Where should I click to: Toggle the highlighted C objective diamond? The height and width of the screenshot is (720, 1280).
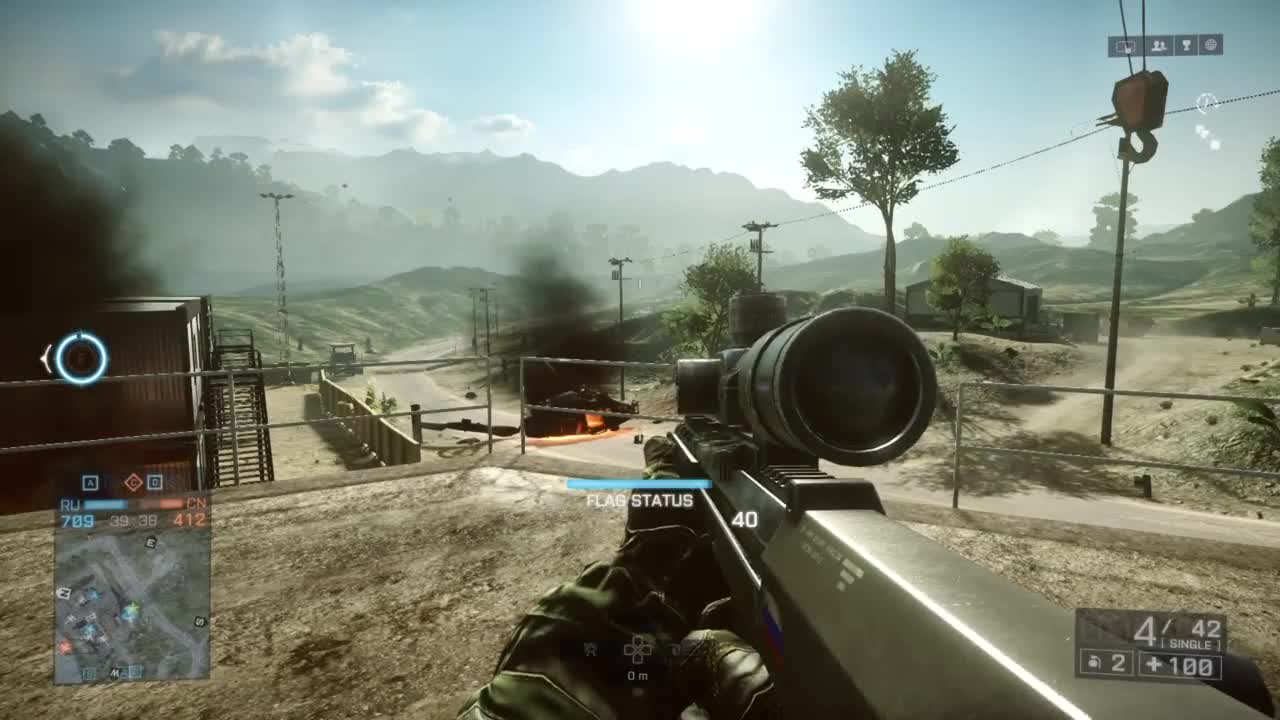tap(133, 482)
